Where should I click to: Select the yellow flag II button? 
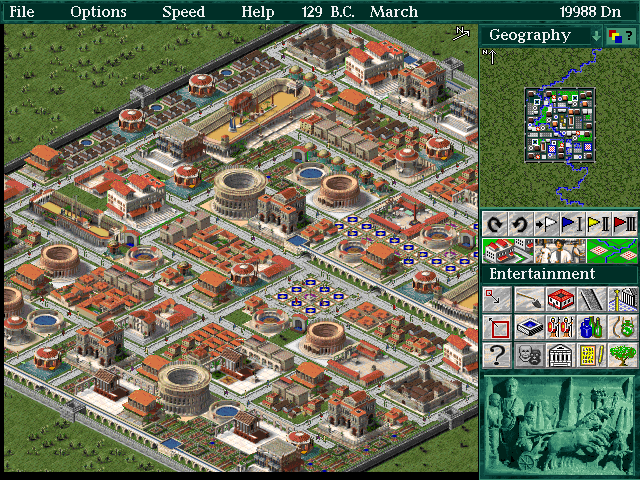point(597,223)
